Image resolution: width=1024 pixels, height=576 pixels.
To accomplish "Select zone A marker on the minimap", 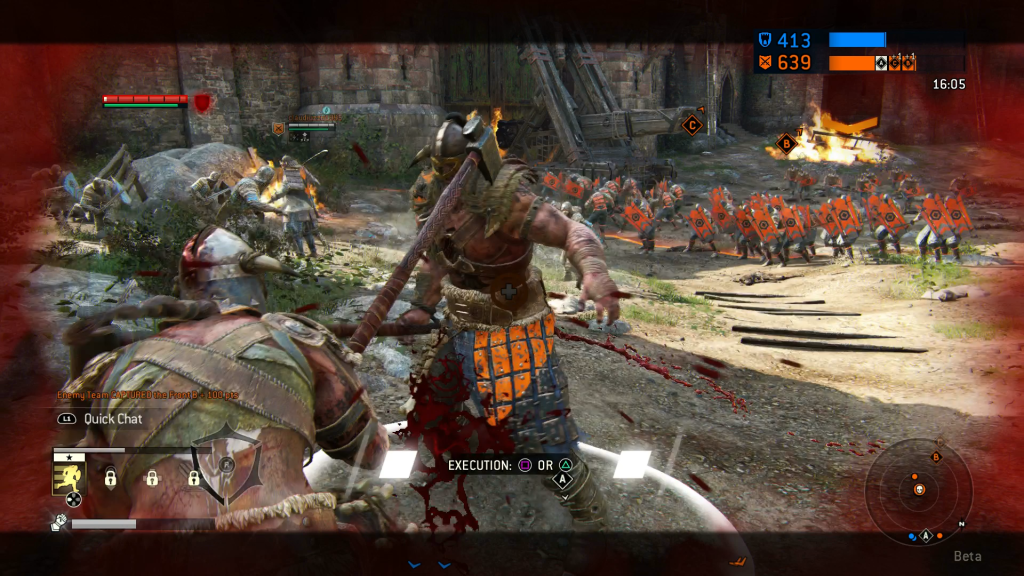I will pyautogui.click(x=925, y=536).
